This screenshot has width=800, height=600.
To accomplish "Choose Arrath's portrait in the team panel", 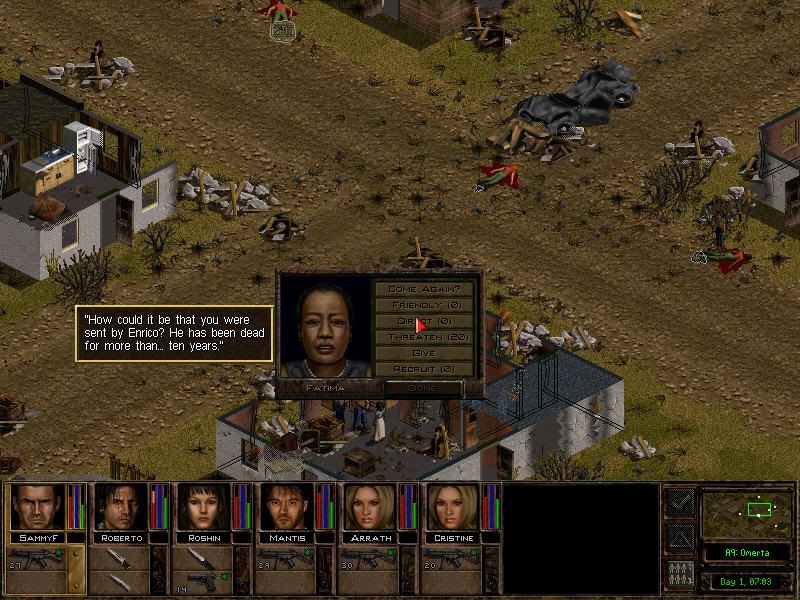I will [x=369, y=507].
